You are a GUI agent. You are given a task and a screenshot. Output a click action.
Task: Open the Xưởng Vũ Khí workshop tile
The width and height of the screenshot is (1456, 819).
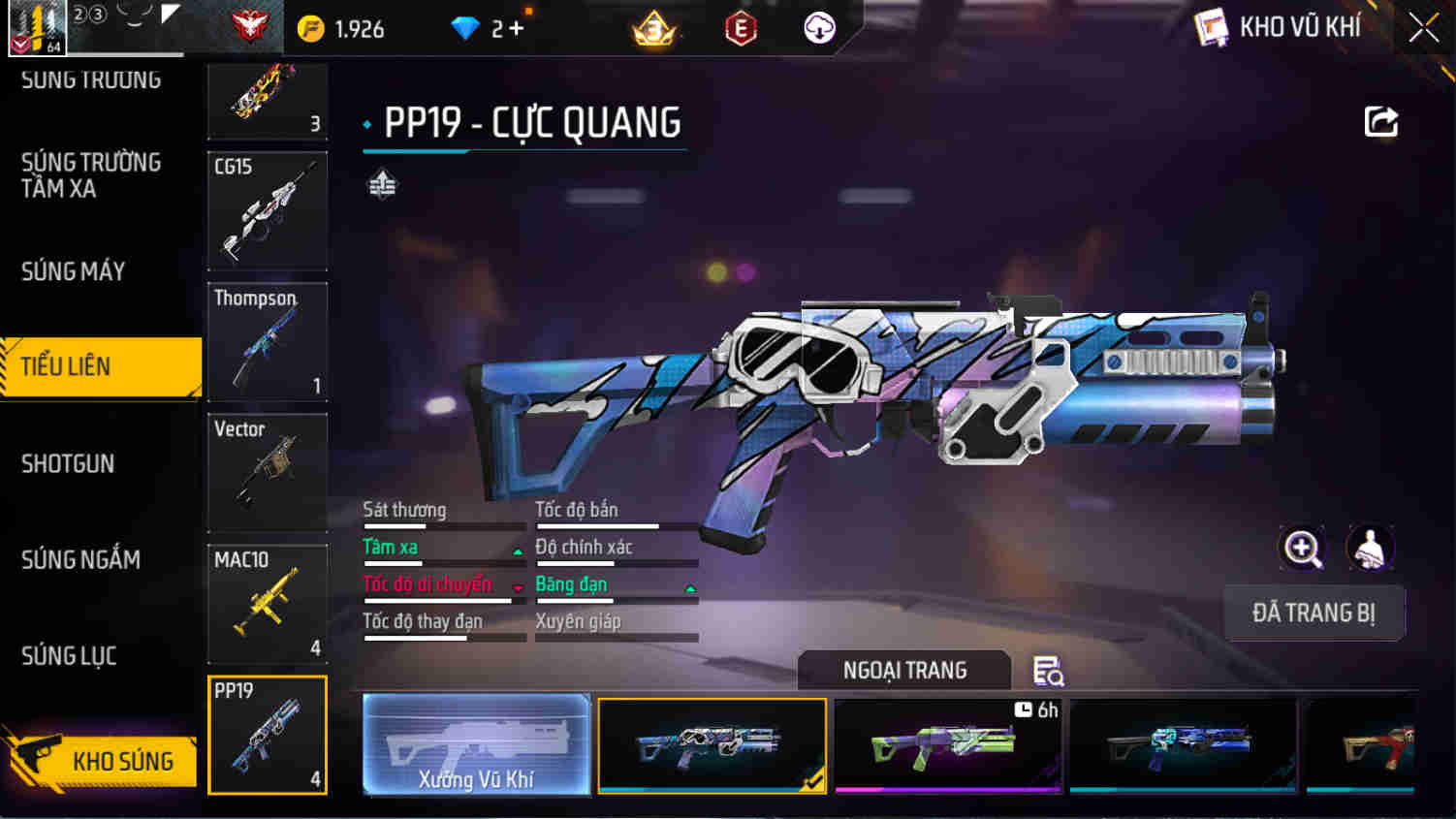476,744
